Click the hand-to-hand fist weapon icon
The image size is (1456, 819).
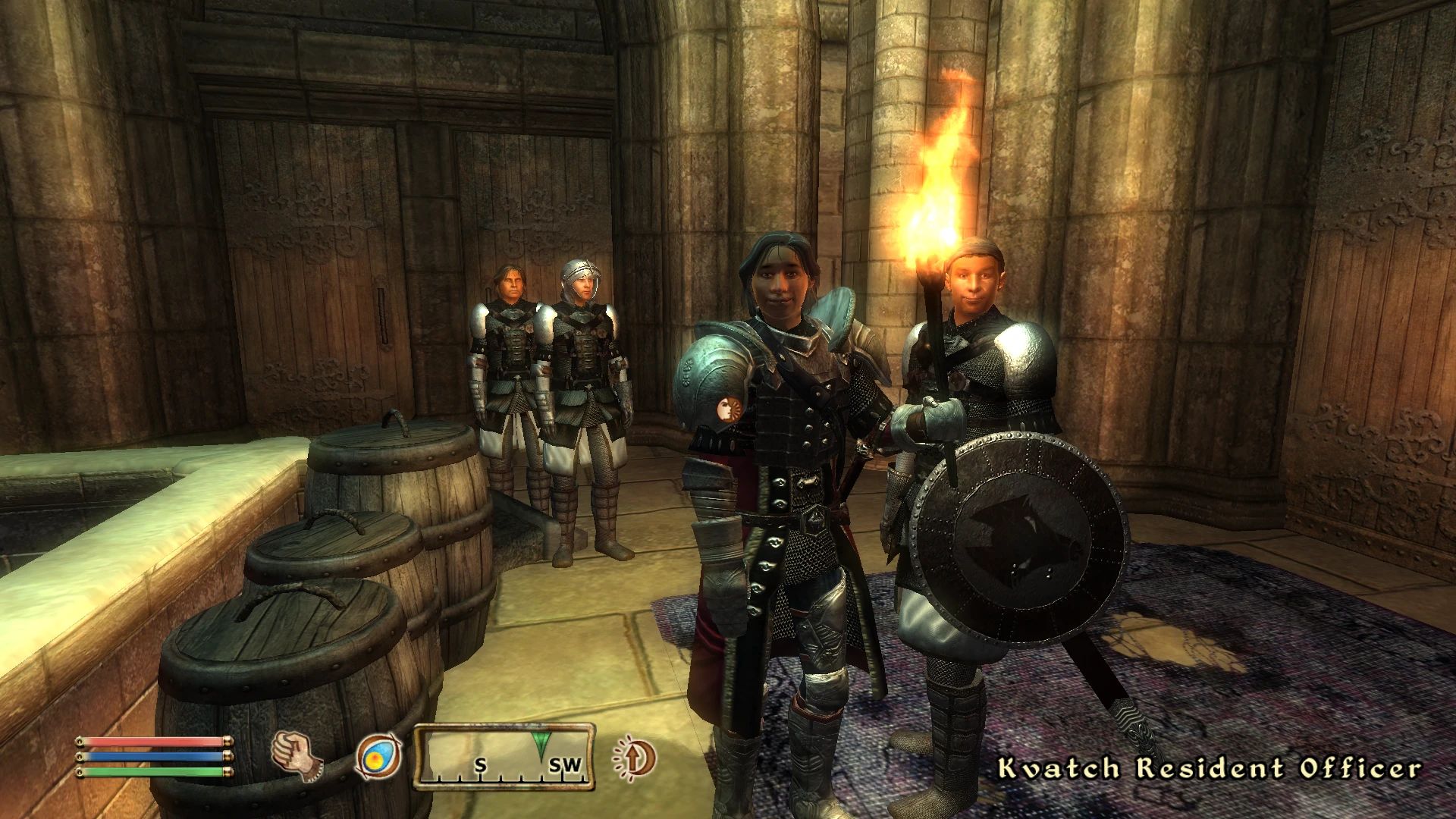pyautogui.click(x=297, y=758)
